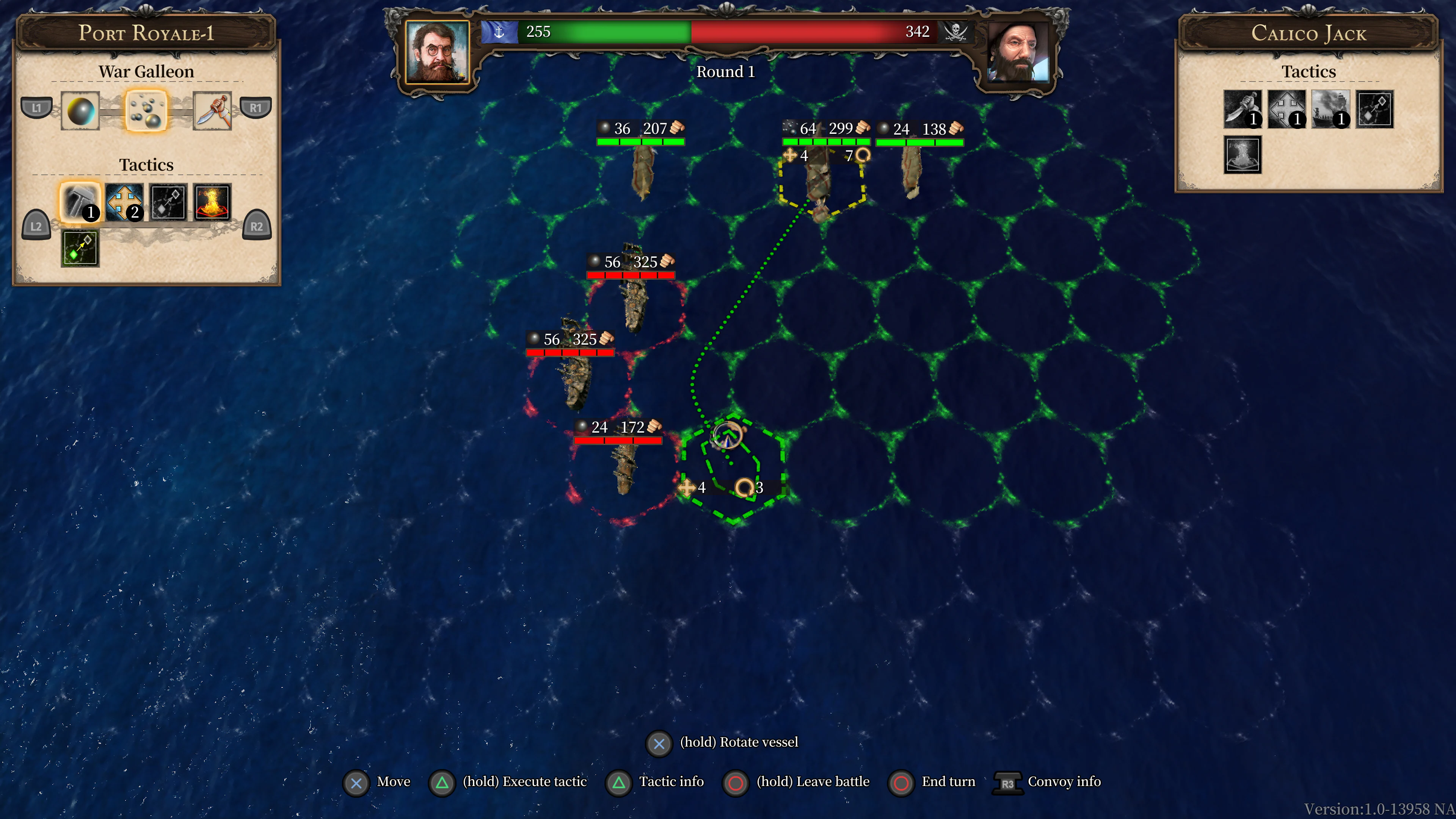Toggle the R1 ammo cycle prompt
1456x819 pixels.
coord(256,107)
